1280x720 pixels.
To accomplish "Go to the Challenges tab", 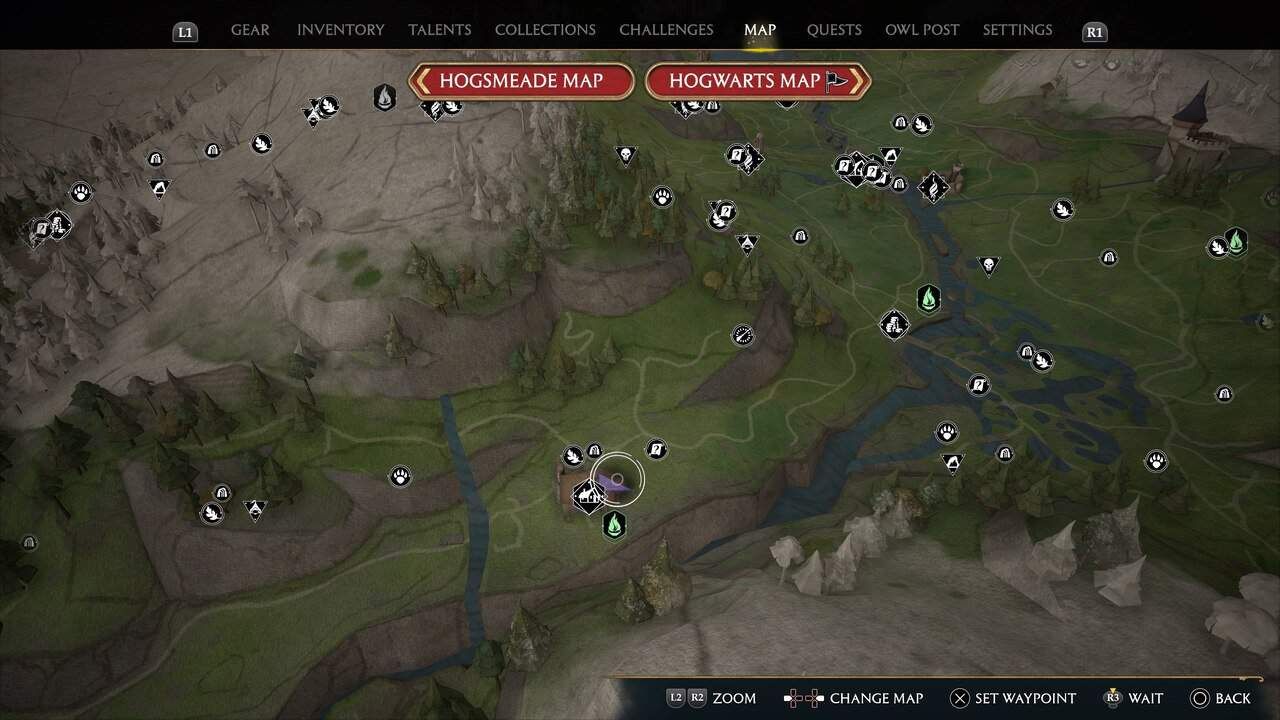I will [x=666, y=30].
